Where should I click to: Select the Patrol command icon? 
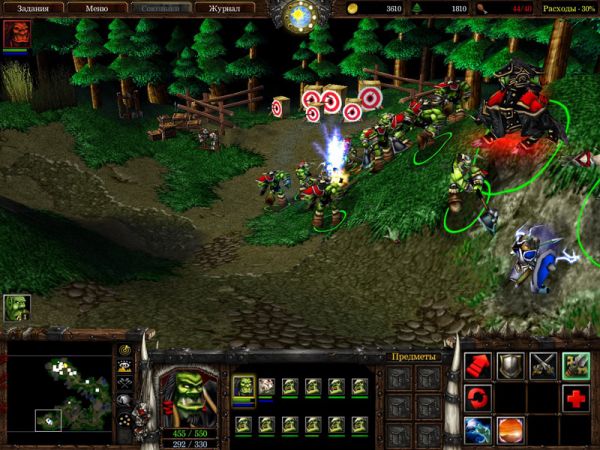575,366
